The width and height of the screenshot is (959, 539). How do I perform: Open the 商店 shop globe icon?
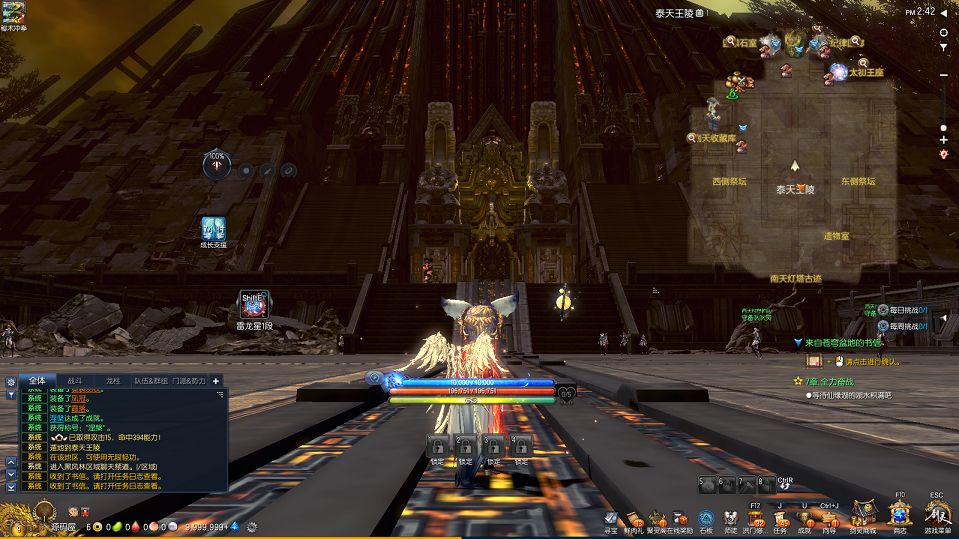click(x=899, y=512)
